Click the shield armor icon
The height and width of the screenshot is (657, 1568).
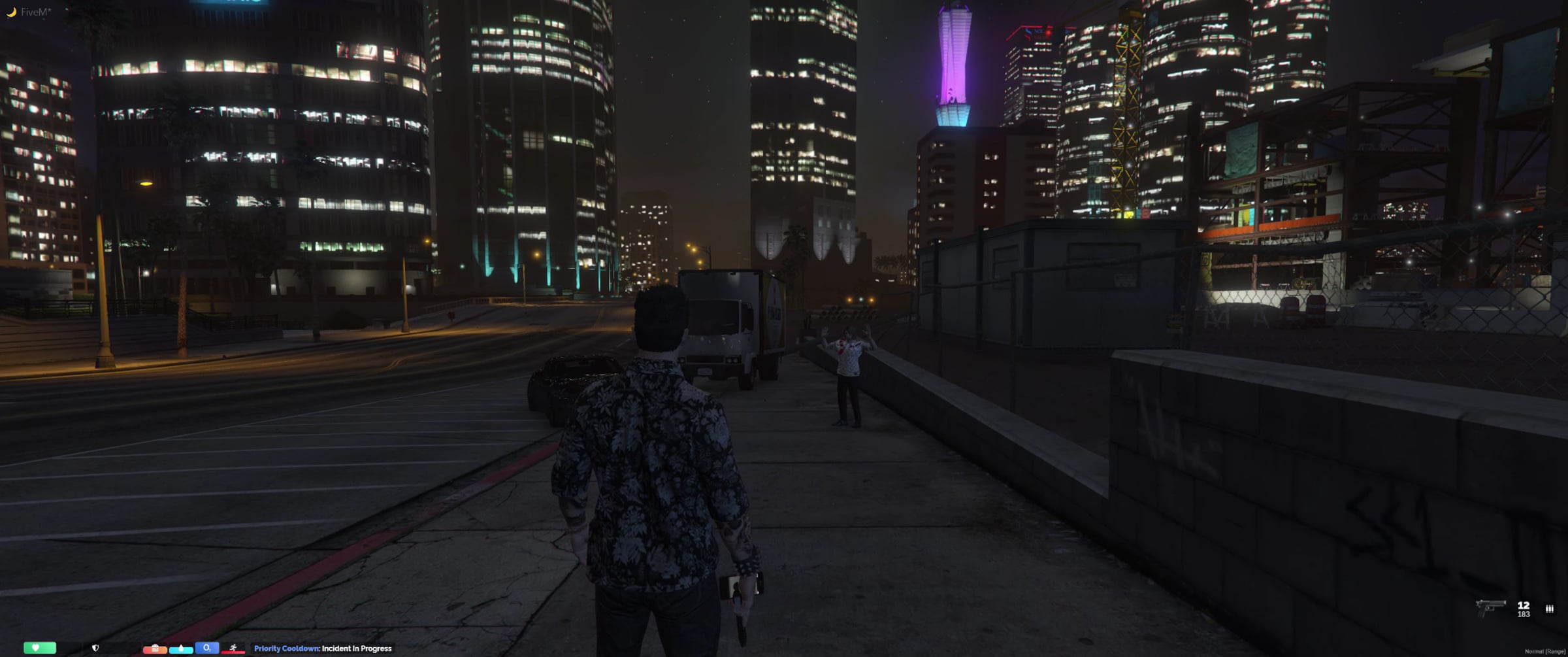point(95,648)
